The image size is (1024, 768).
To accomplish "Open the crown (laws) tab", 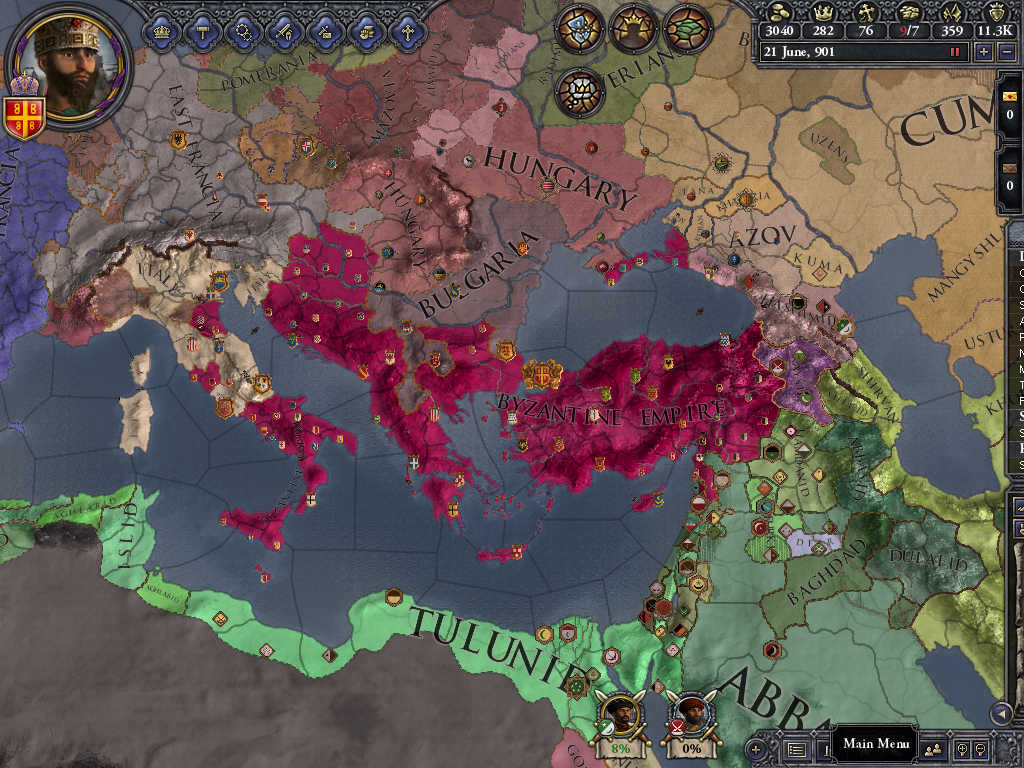I will [160, 32].
